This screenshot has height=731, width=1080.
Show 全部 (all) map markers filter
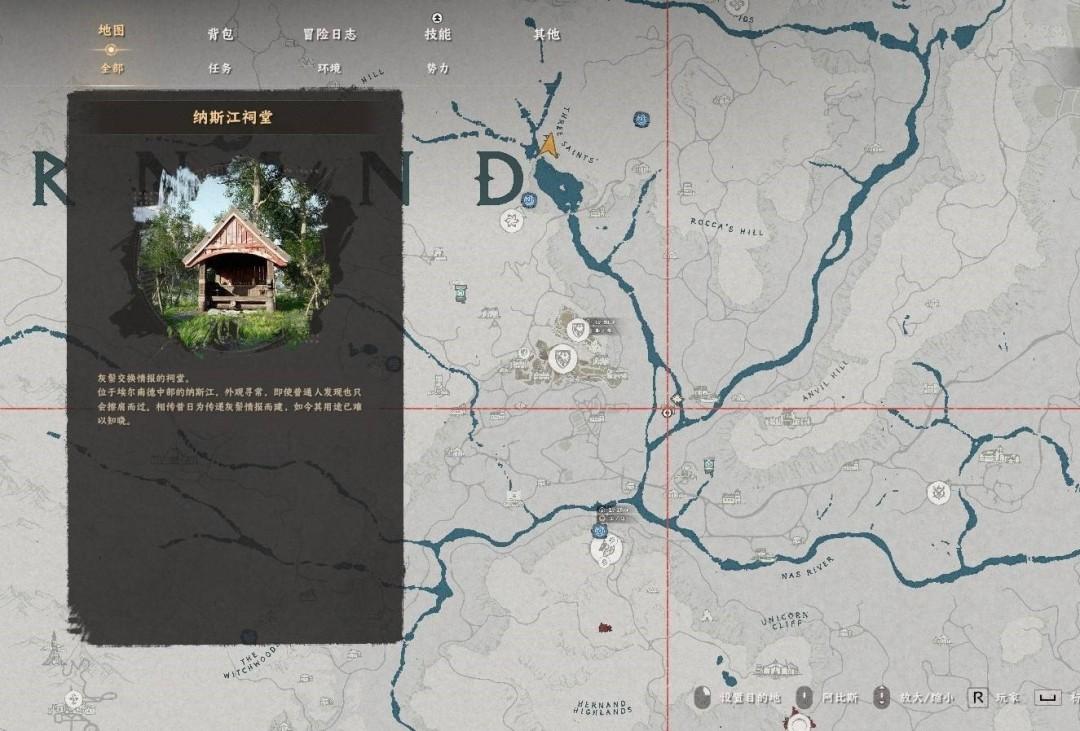(x=111, y=68)
